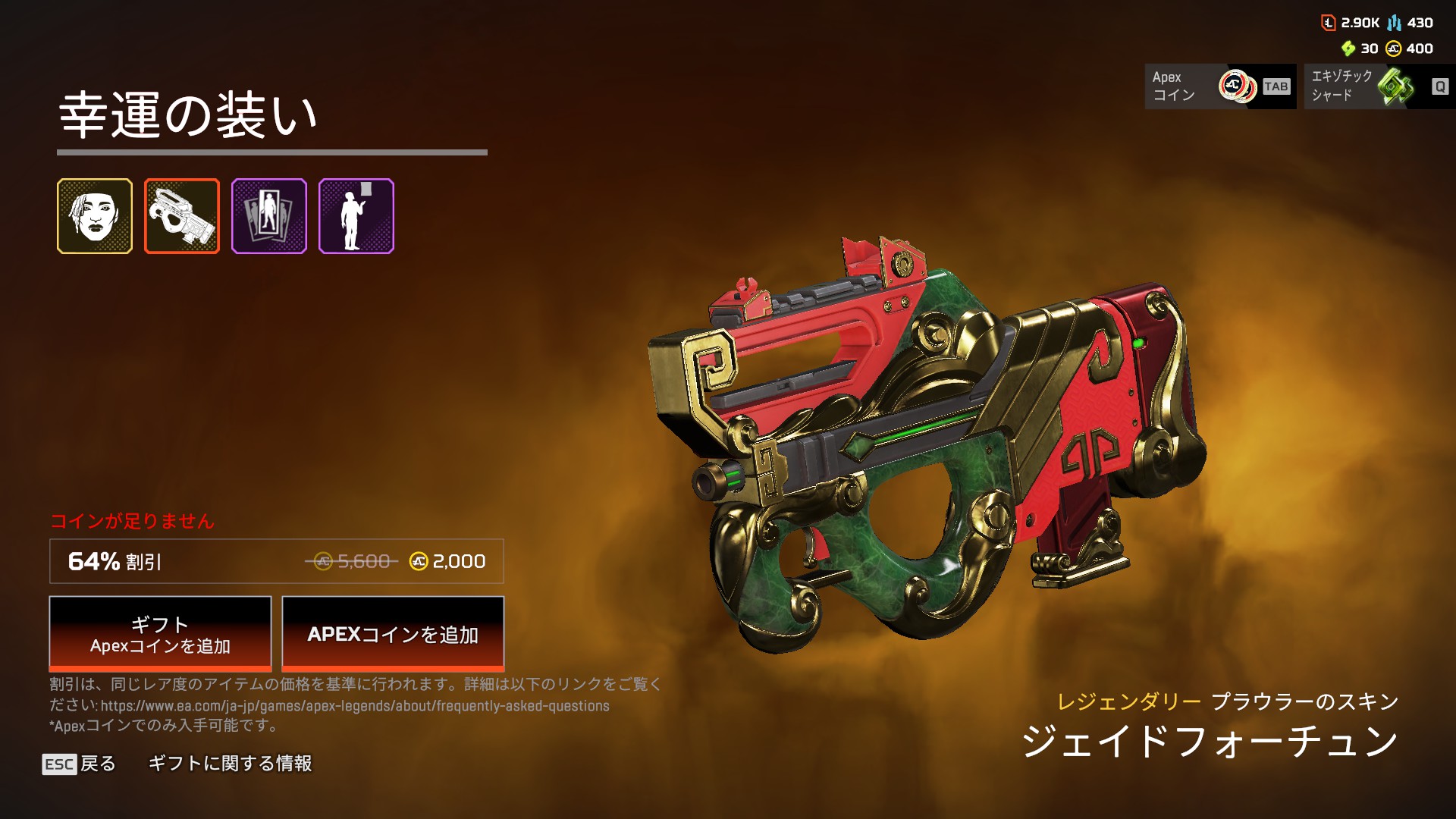Open ギフトに関する情報
Viewport: 1456px width, 819px height.
[x=230, y=764]
